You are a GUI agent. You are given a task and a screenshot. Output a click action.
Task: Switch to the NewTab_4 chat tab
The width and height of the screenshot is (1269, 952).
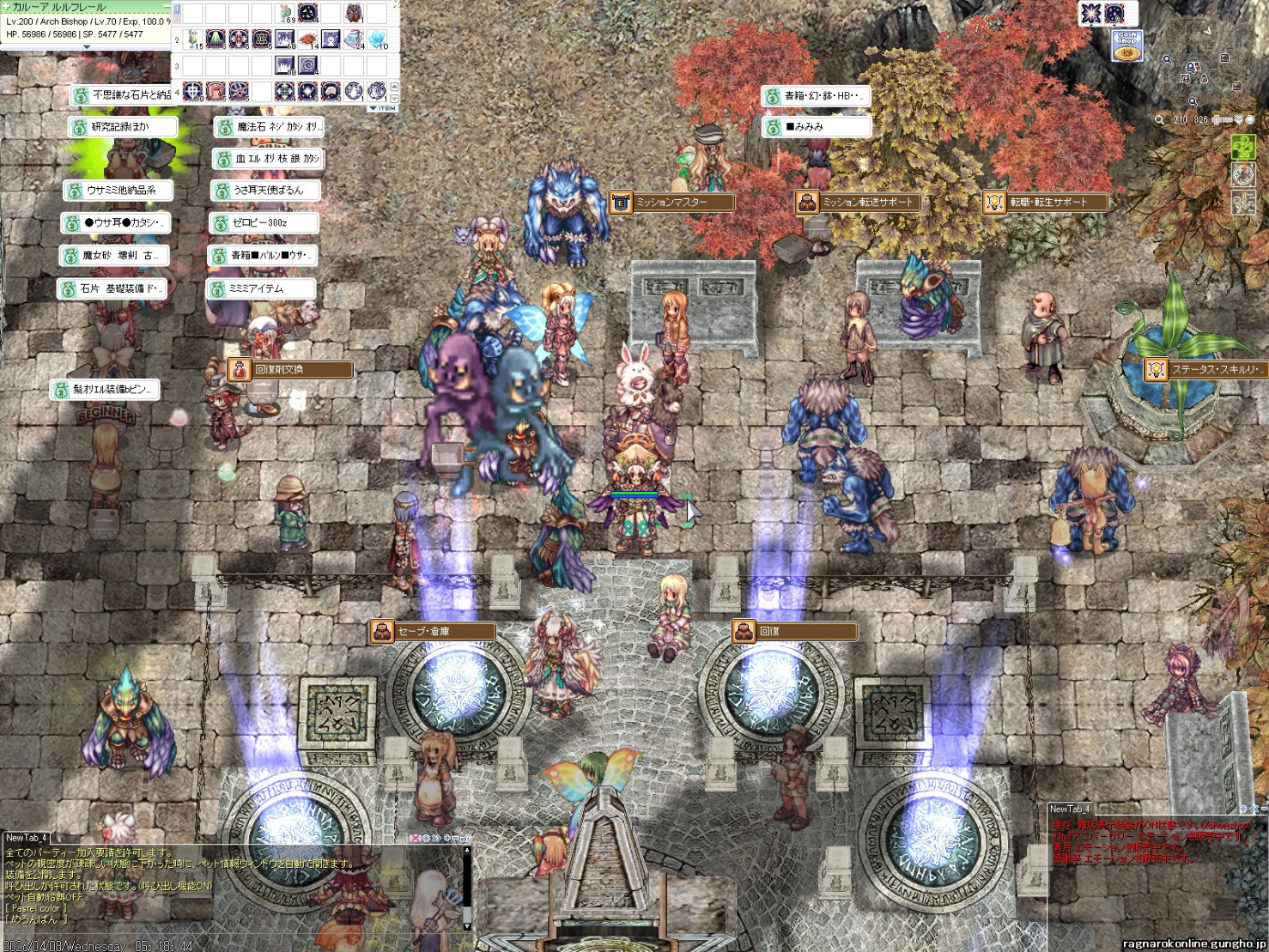[26, 838]
